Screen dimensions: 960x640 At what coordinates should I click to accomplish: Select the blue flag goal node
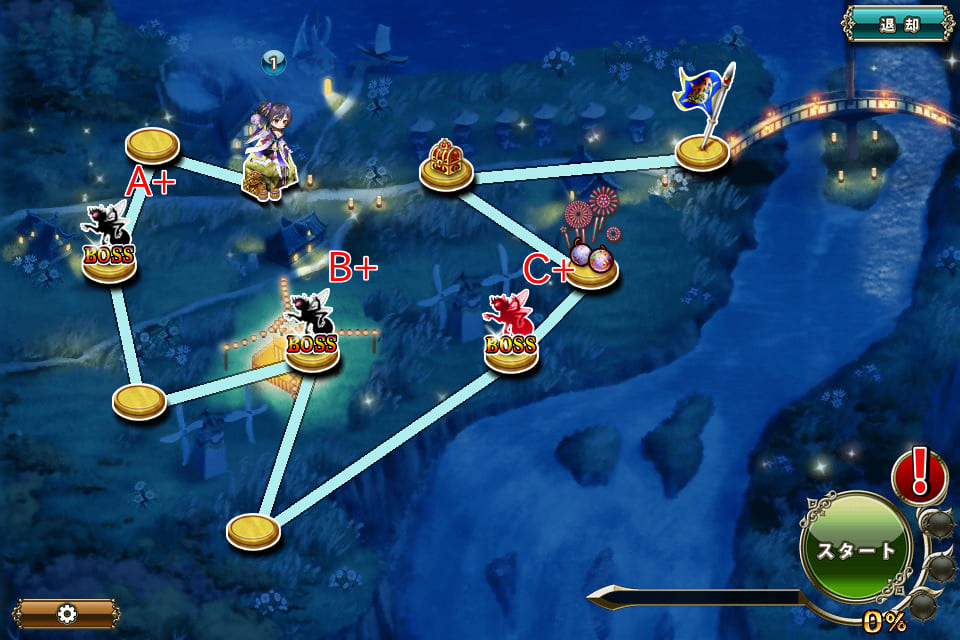[702, 151]
